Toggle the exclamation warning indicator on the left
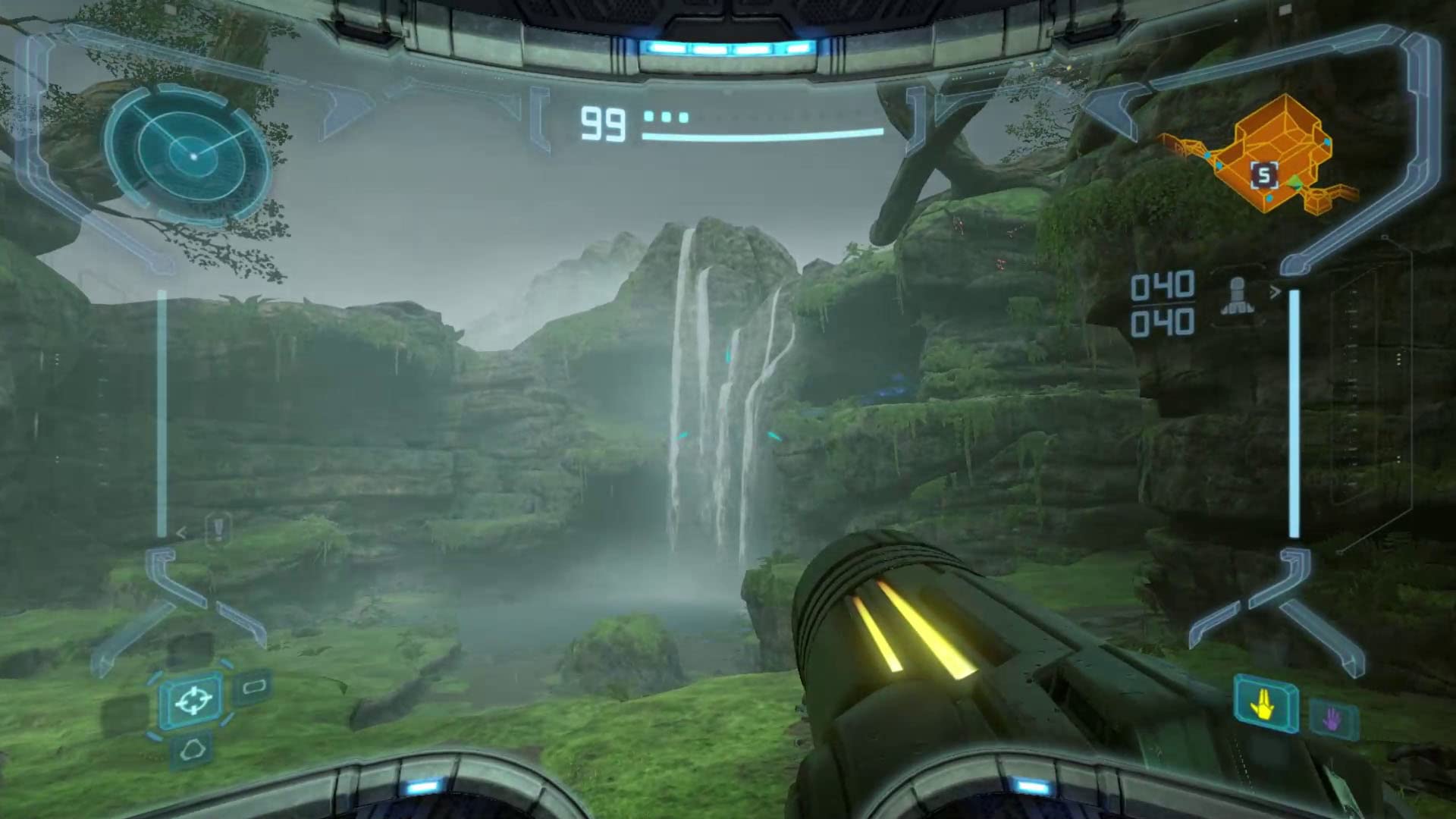The width and height of the screenshot is (1456, 819). (x=219, y=529)
